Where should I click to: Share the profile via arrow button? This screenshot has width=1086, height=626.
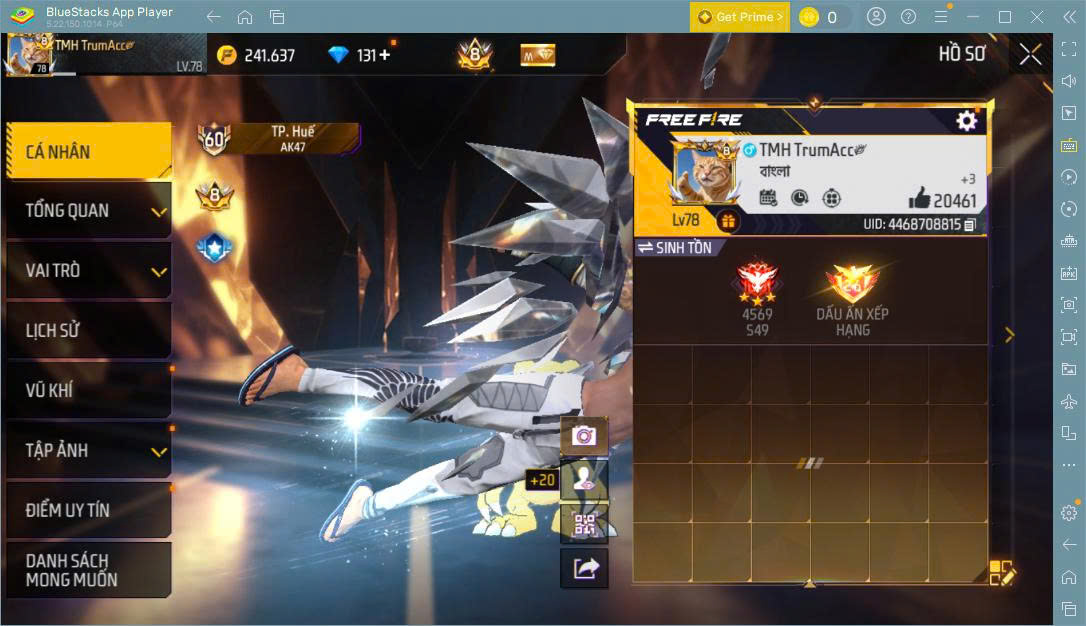click(x=584, y=568)
